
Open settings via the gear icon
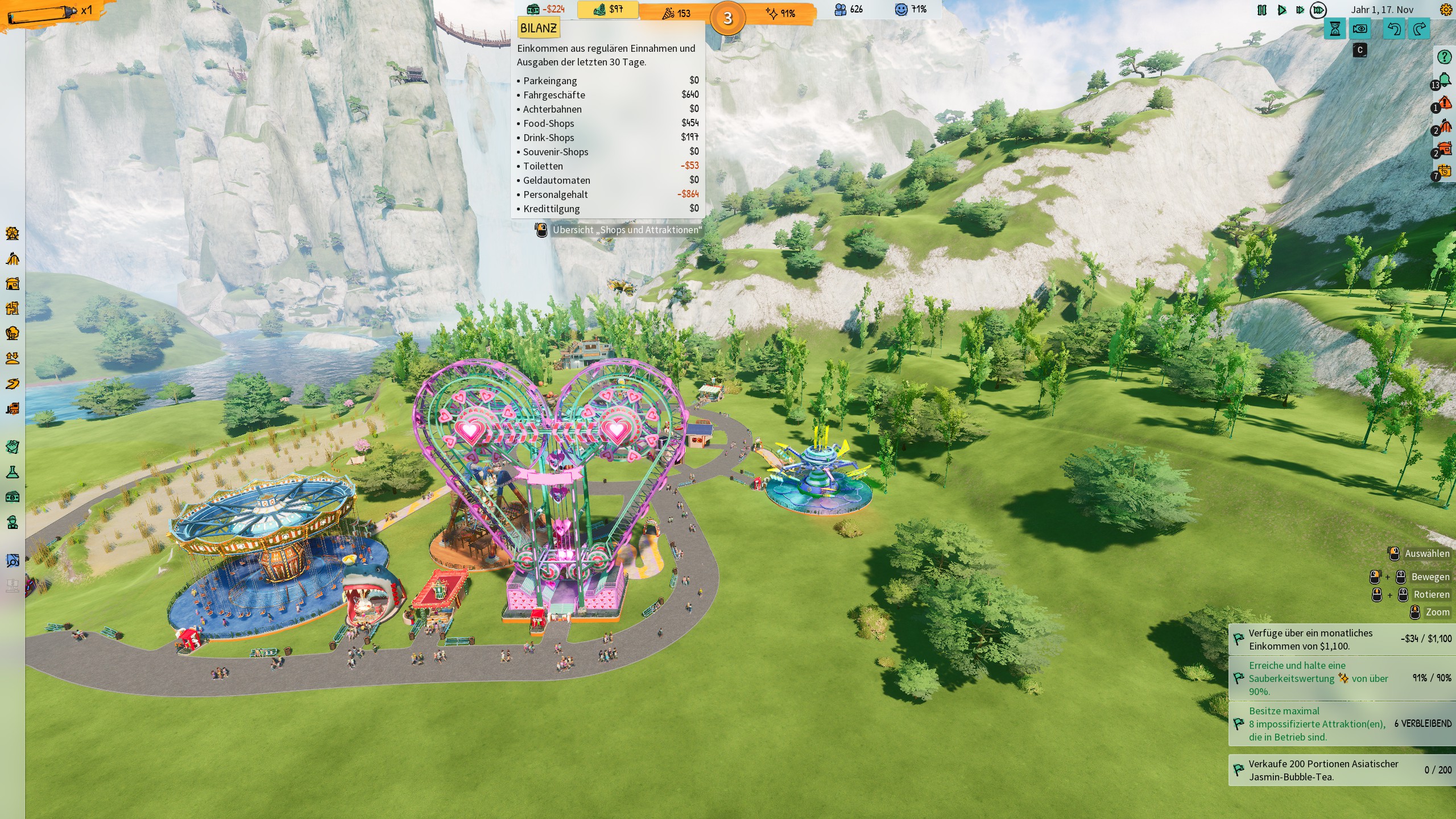pos(1445,10)
